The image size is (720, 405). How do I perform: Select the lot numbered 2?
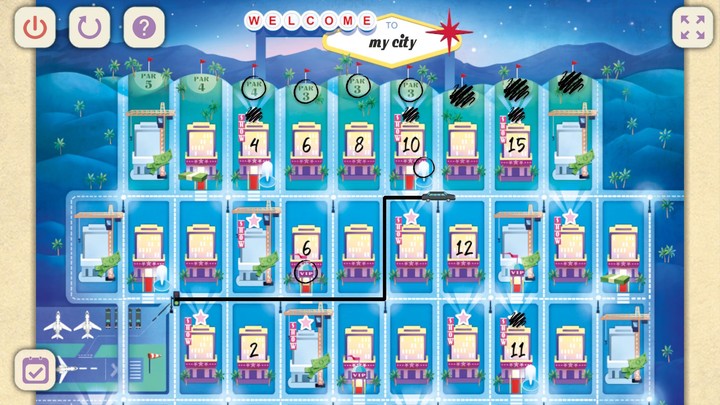tap(254, 349)
